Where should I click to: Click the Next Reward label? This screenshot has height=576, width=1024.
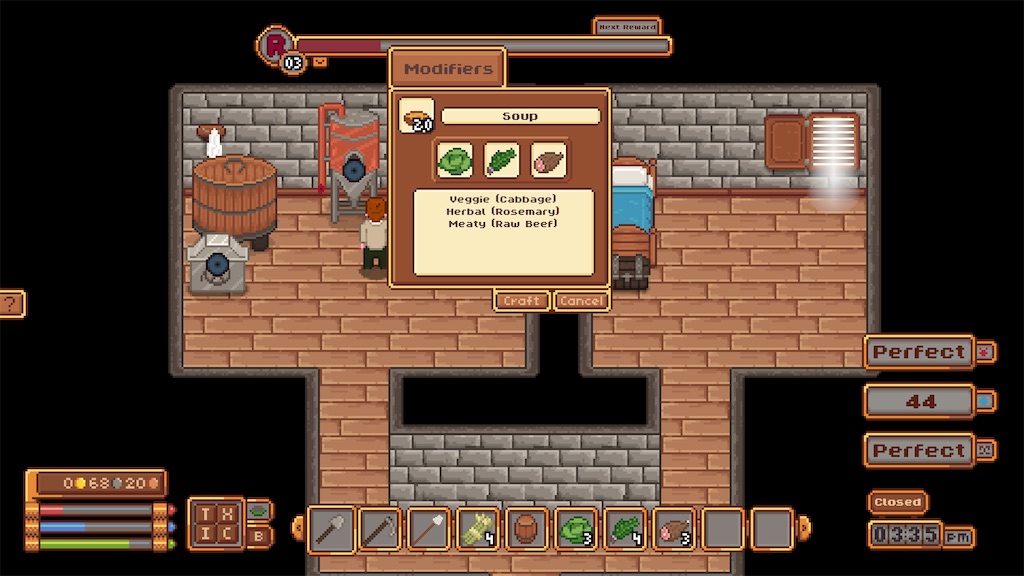[x=627, y=27]
